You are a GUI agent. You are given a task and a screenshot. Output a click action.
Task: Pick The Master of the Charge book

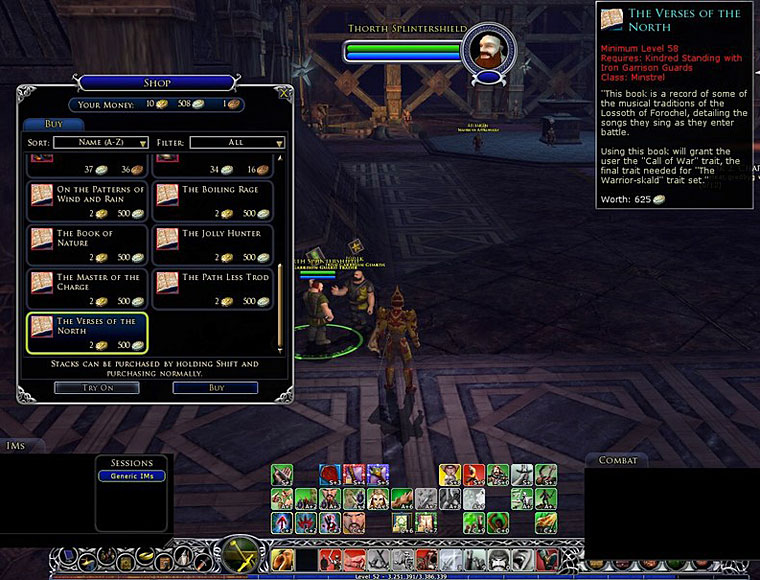[x=87, y=288]
